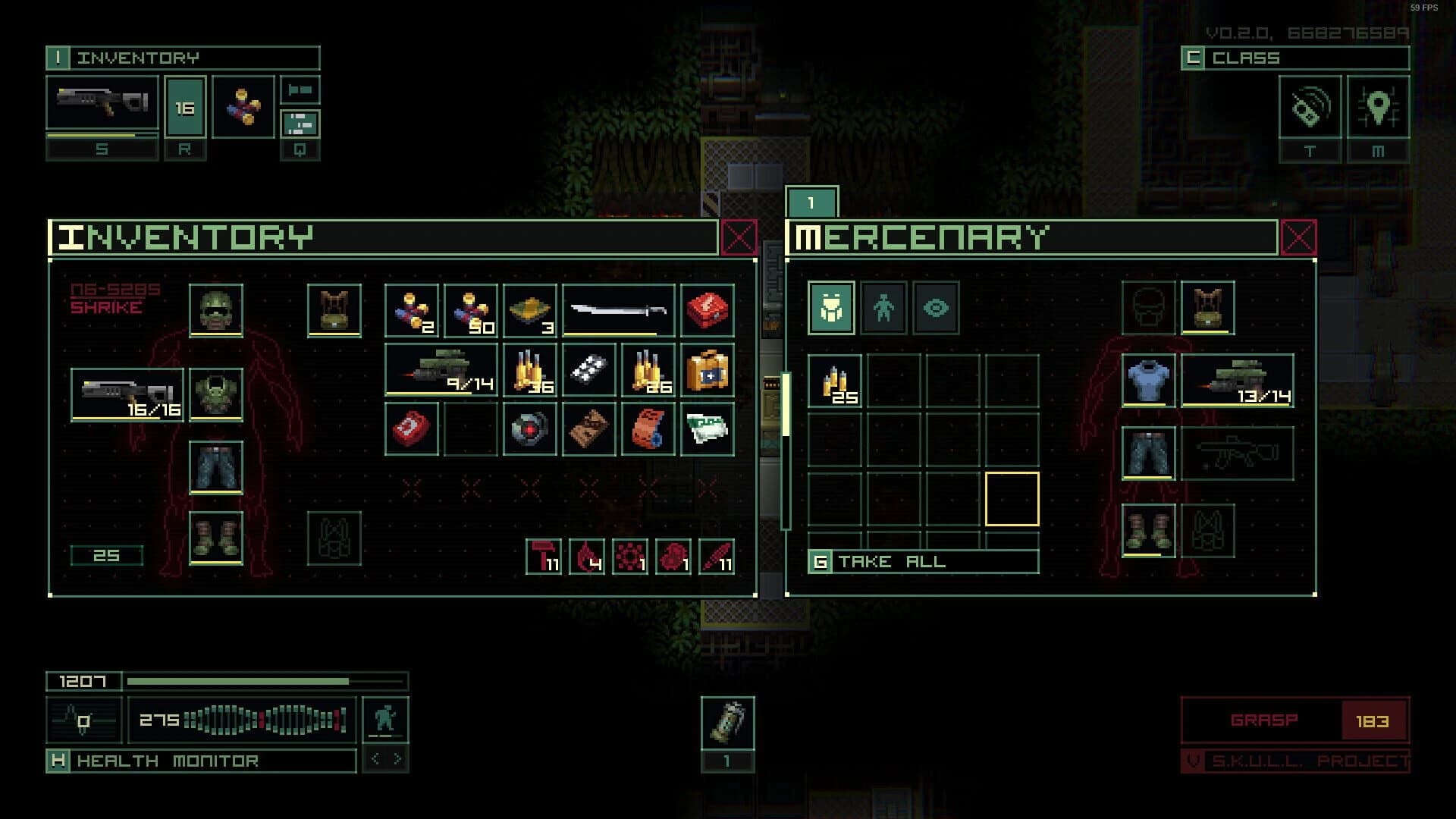Switch to the body tab in Mercenary panel
This screenshot has height=819, width=1456.
click(x=883, y=307)
